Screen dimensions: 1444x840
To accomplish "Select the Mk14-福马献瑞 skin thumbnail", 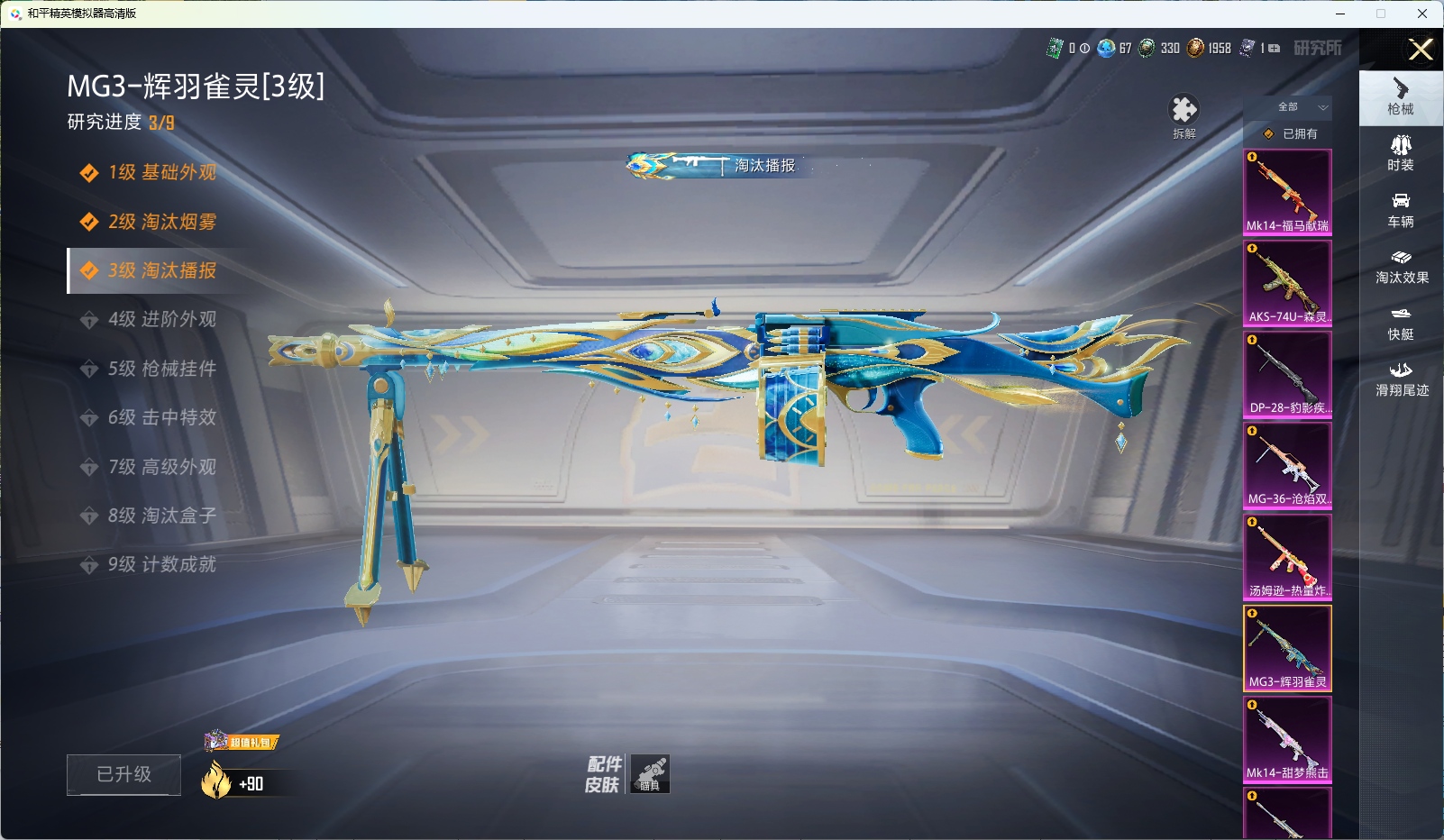I will click(1287, 192).
